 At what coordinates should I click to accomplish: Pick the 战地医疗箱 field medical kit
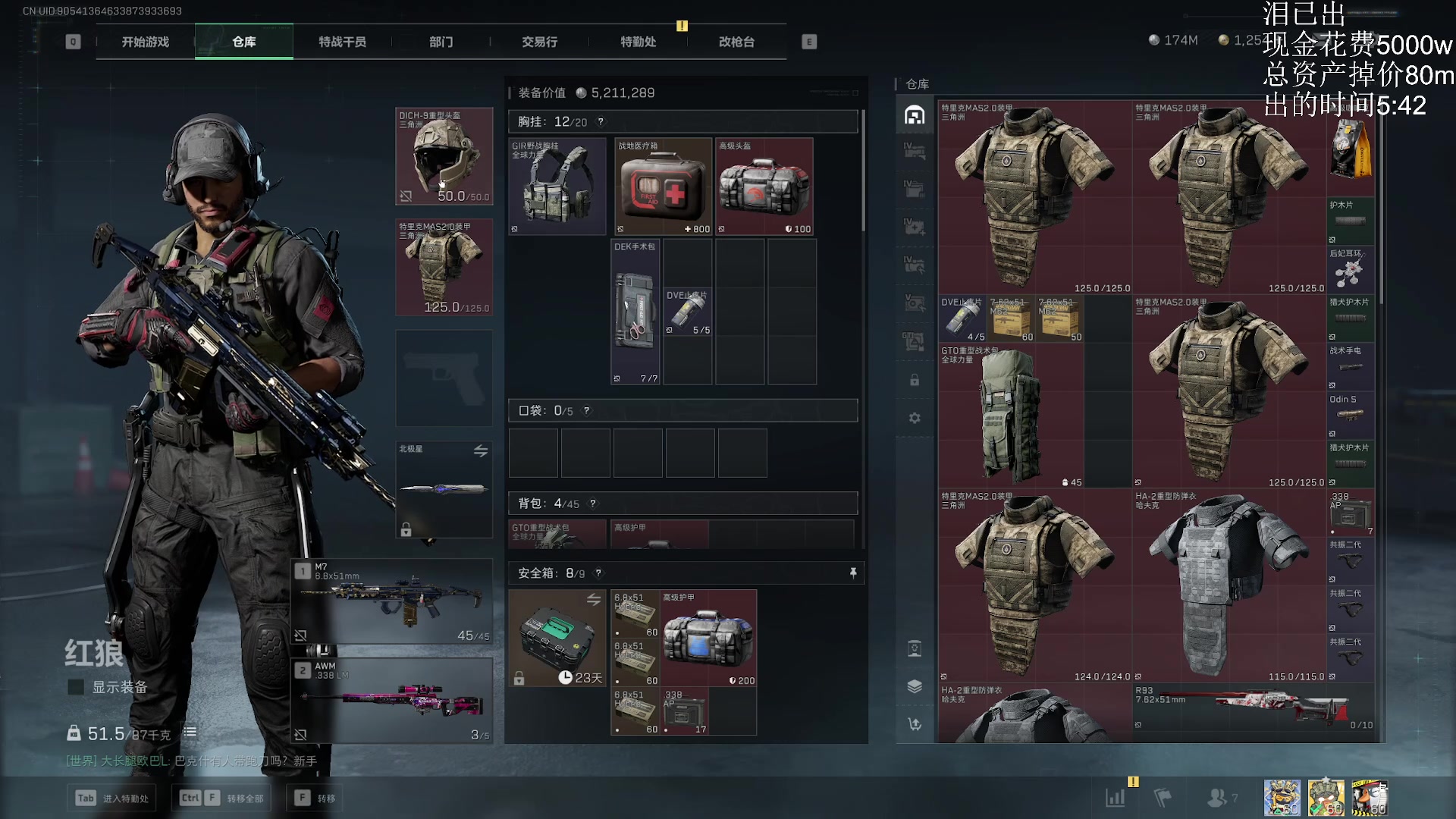[x=664, y=186]
